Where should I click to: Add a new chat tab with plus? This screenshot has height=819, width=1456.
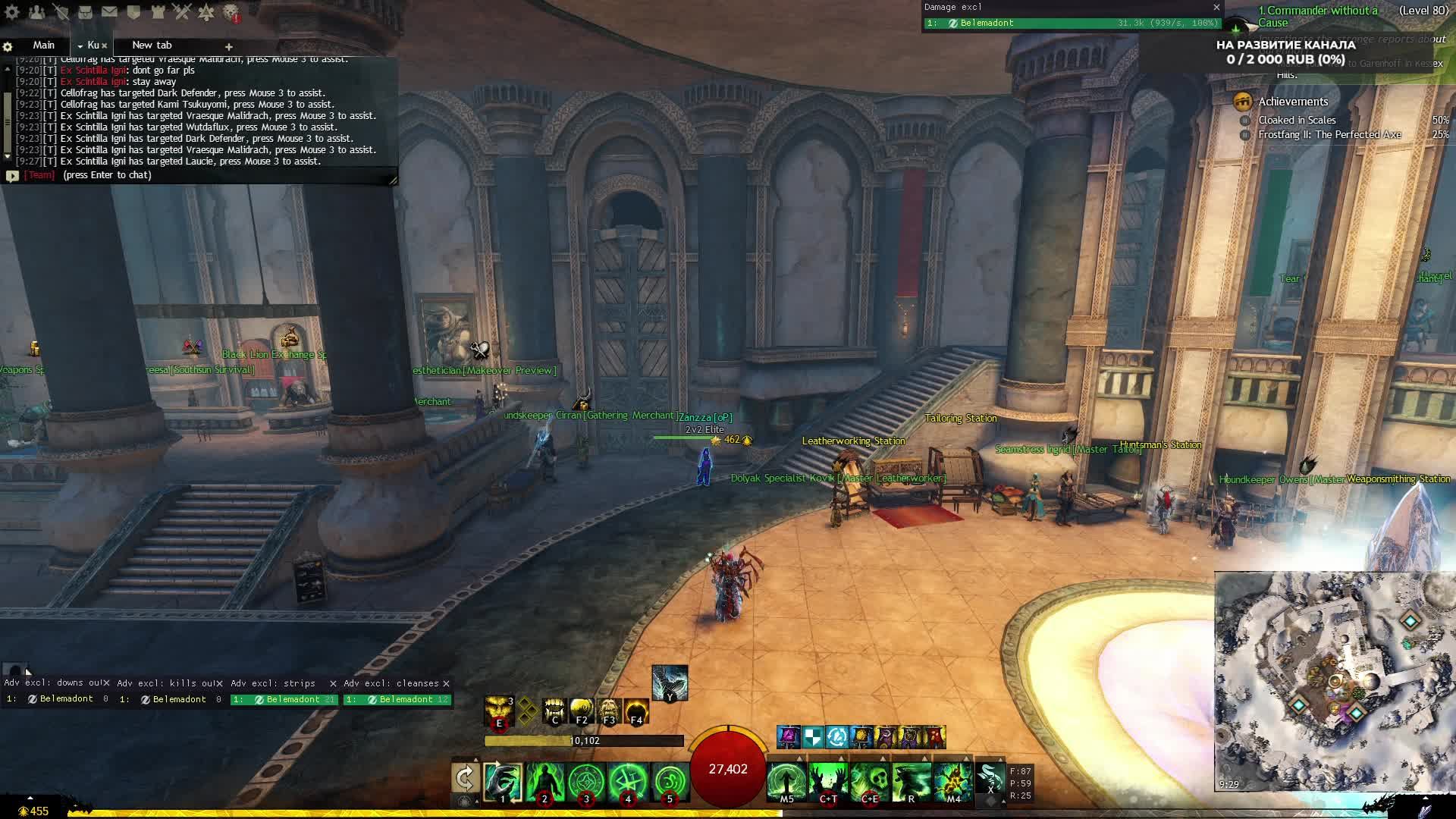click(x=228, y=46)
